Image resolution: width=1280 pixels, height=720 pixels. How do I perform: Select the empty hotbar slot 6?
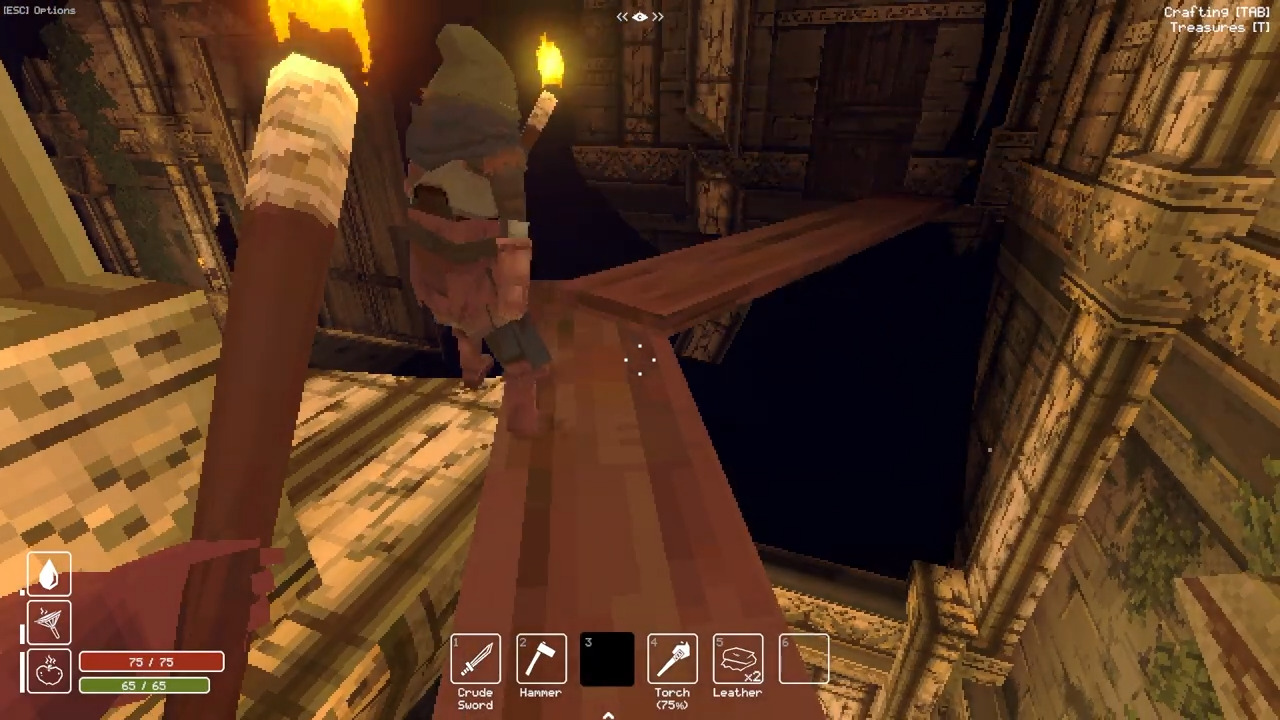pyautogui.click(x=804, y=658)
